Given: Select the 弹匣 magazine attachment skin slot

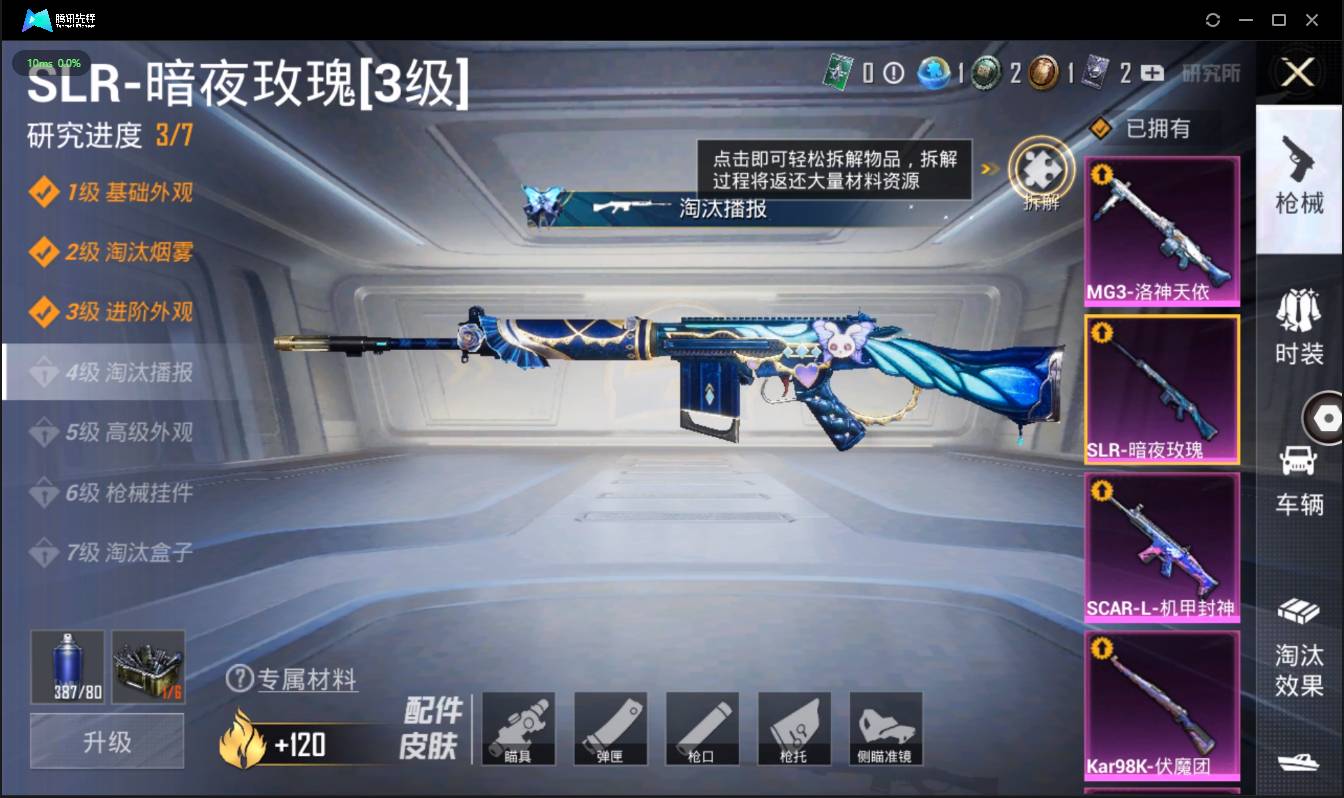Looking at the screenshot, I should pos(610,728).
